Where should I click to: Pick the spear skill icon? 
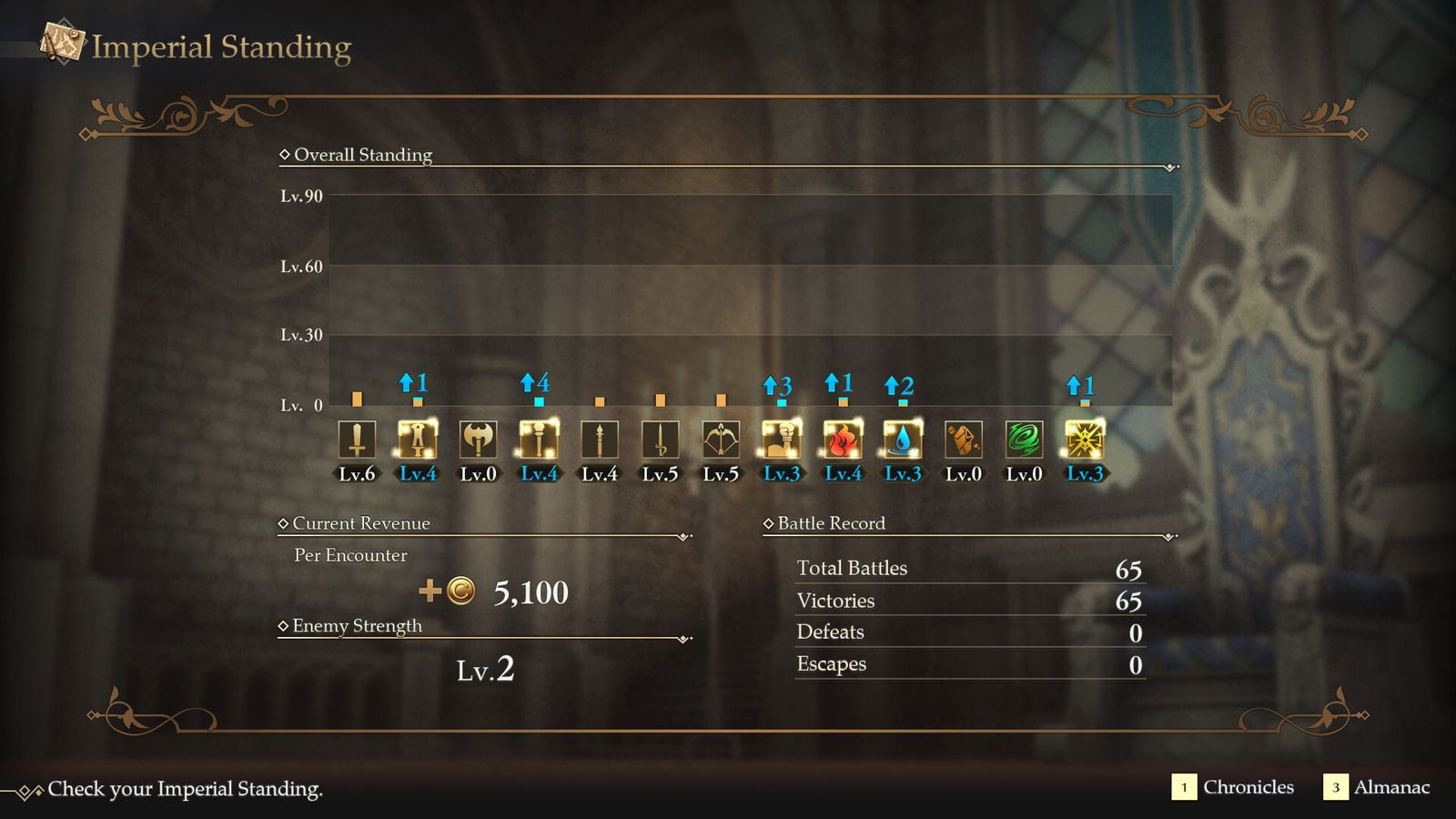pyautogui.click(x=600, y=440)
